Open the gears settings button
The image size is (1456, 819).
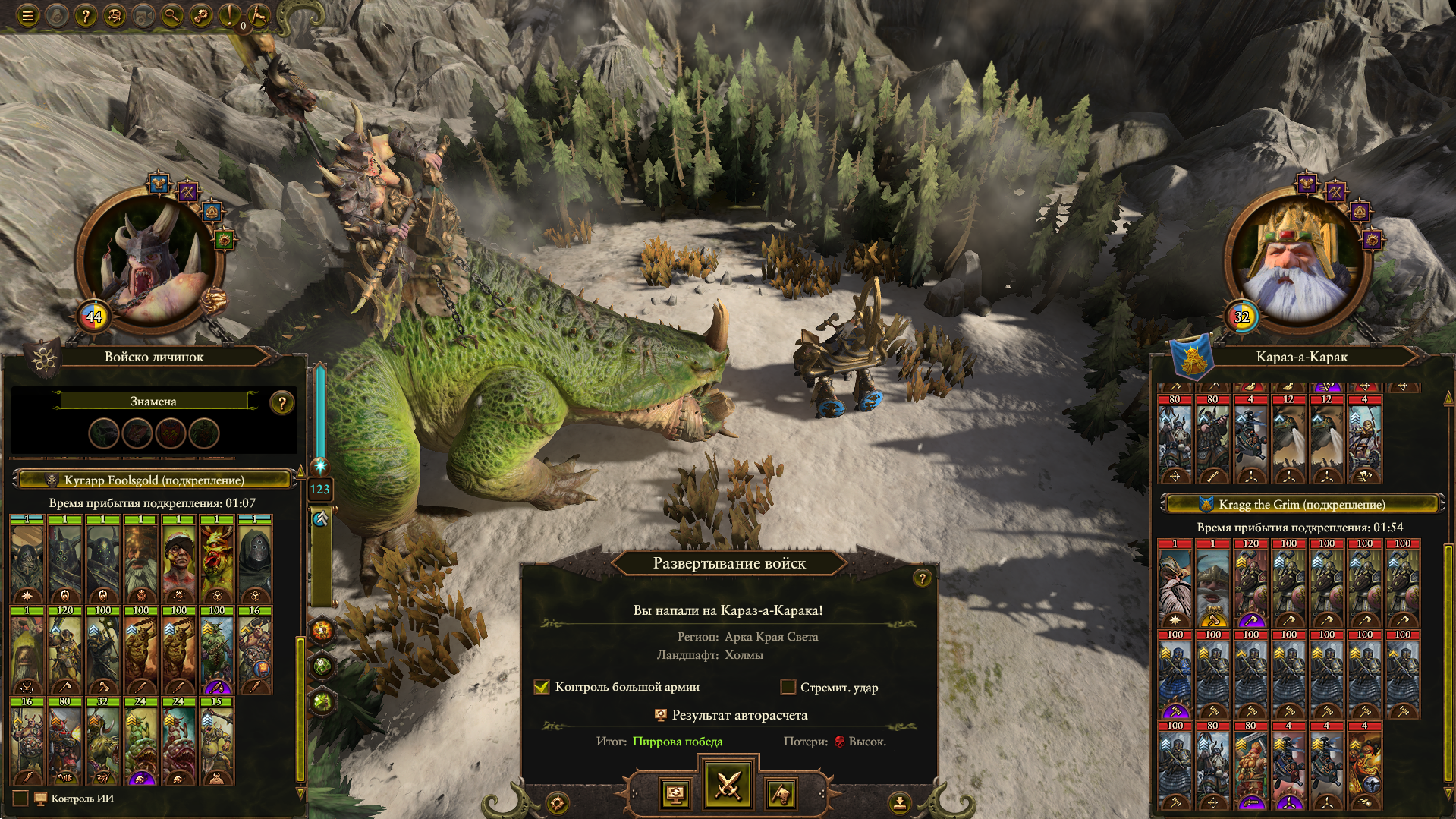point(201,15)
